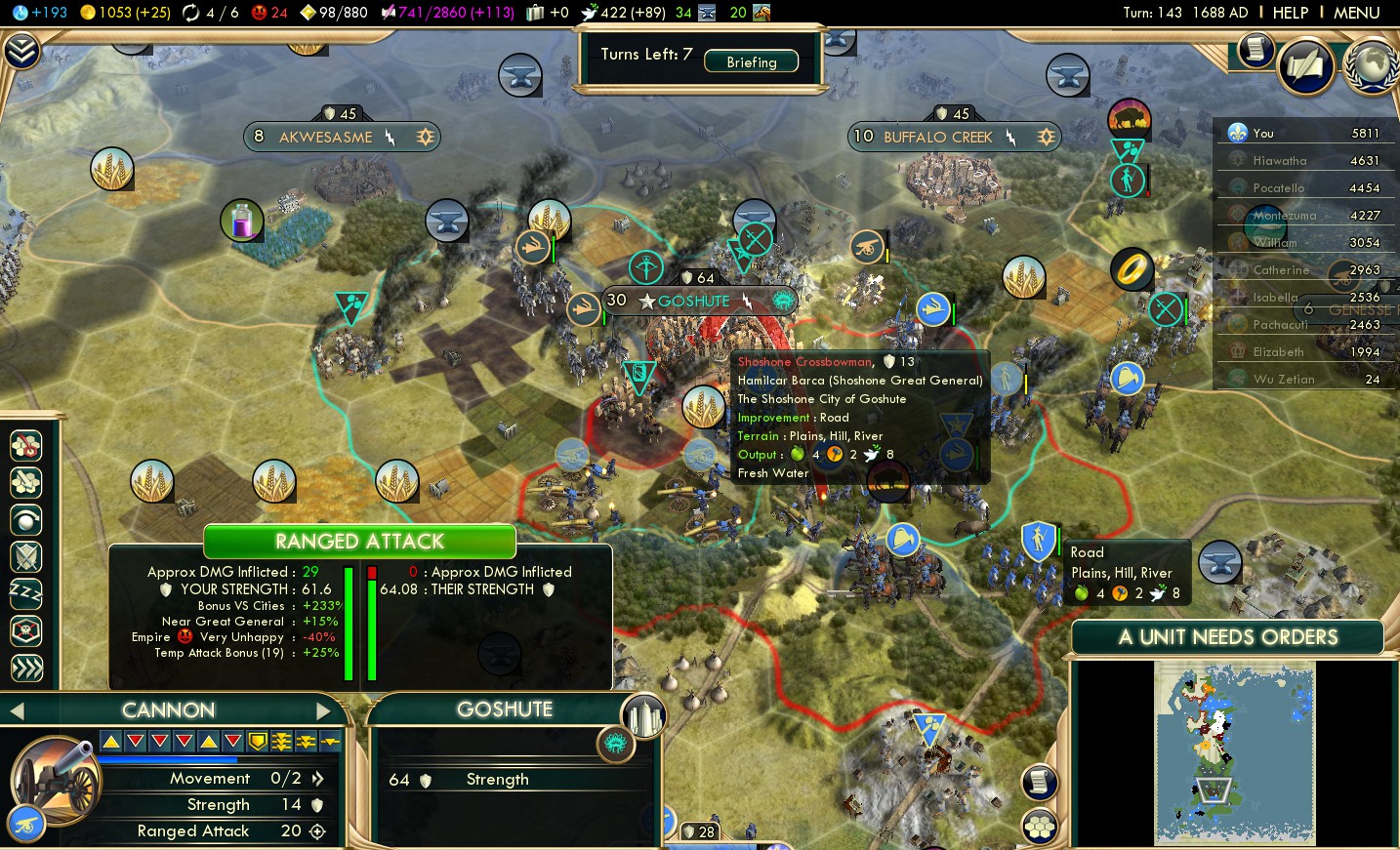
Task: Select the Move To hex action
Action: coord(26,445)
